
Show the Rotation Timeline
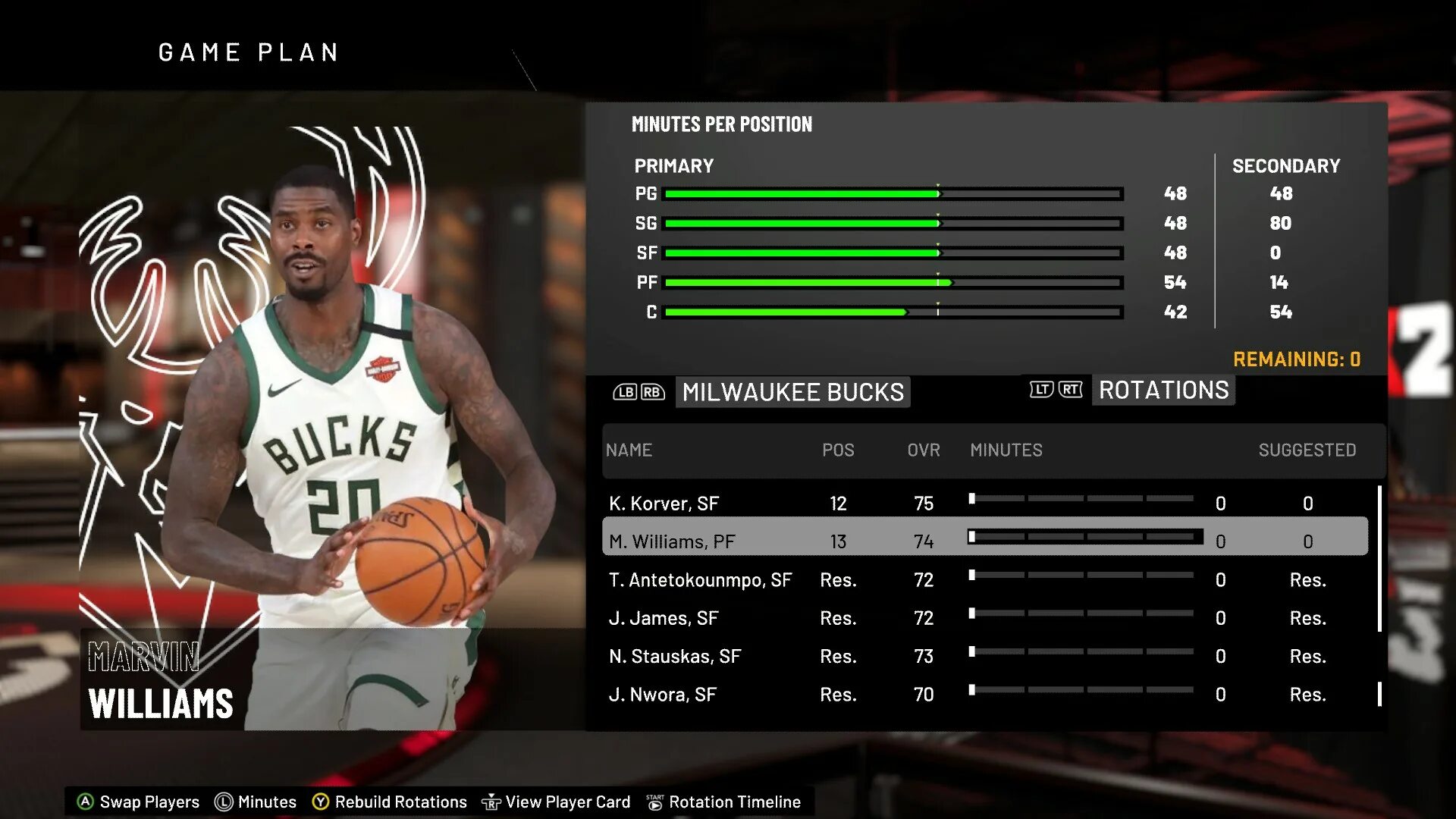[x=723, y=802]
